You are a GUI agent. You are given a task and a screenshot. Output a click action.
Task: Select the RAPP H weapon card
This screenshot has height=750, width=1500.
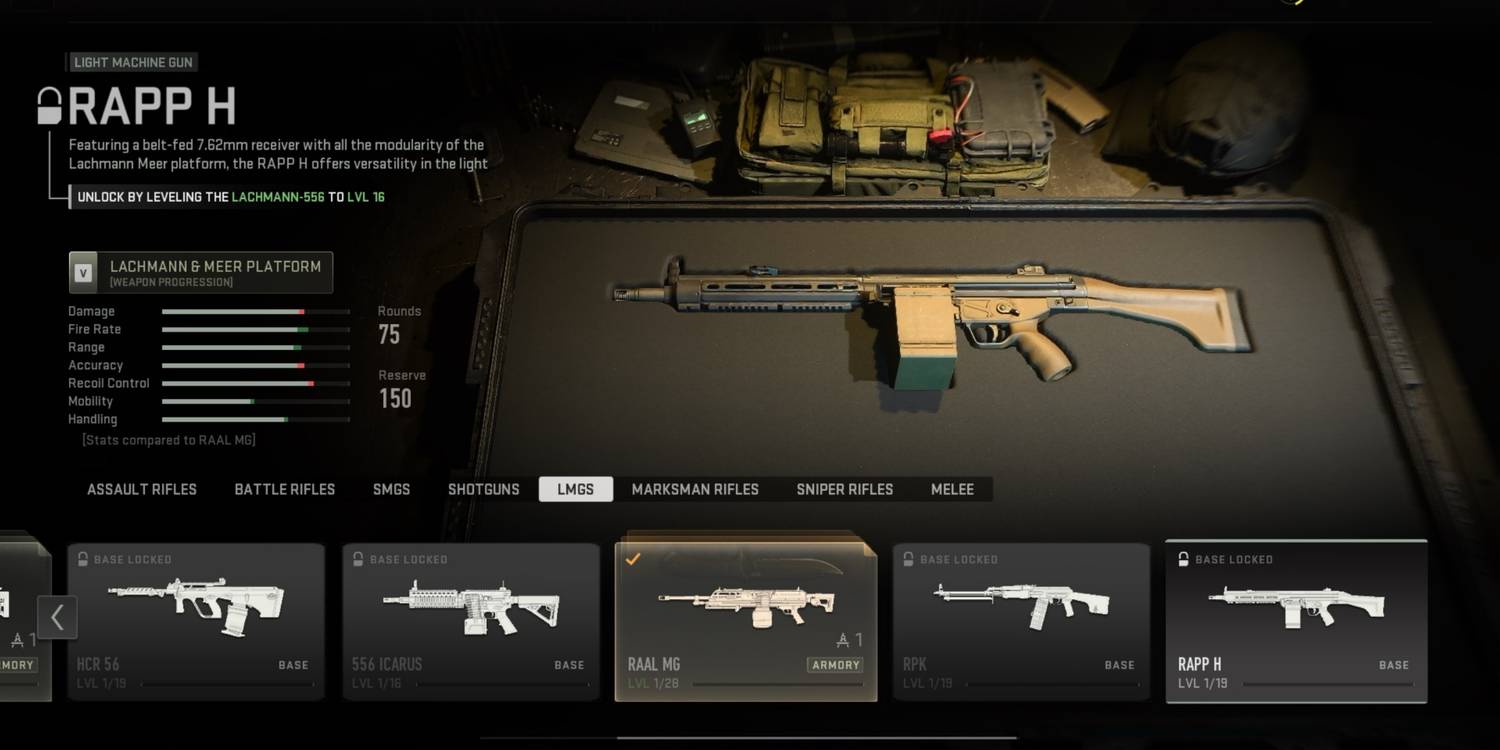pyautogui.click(x=1296, y=621)
